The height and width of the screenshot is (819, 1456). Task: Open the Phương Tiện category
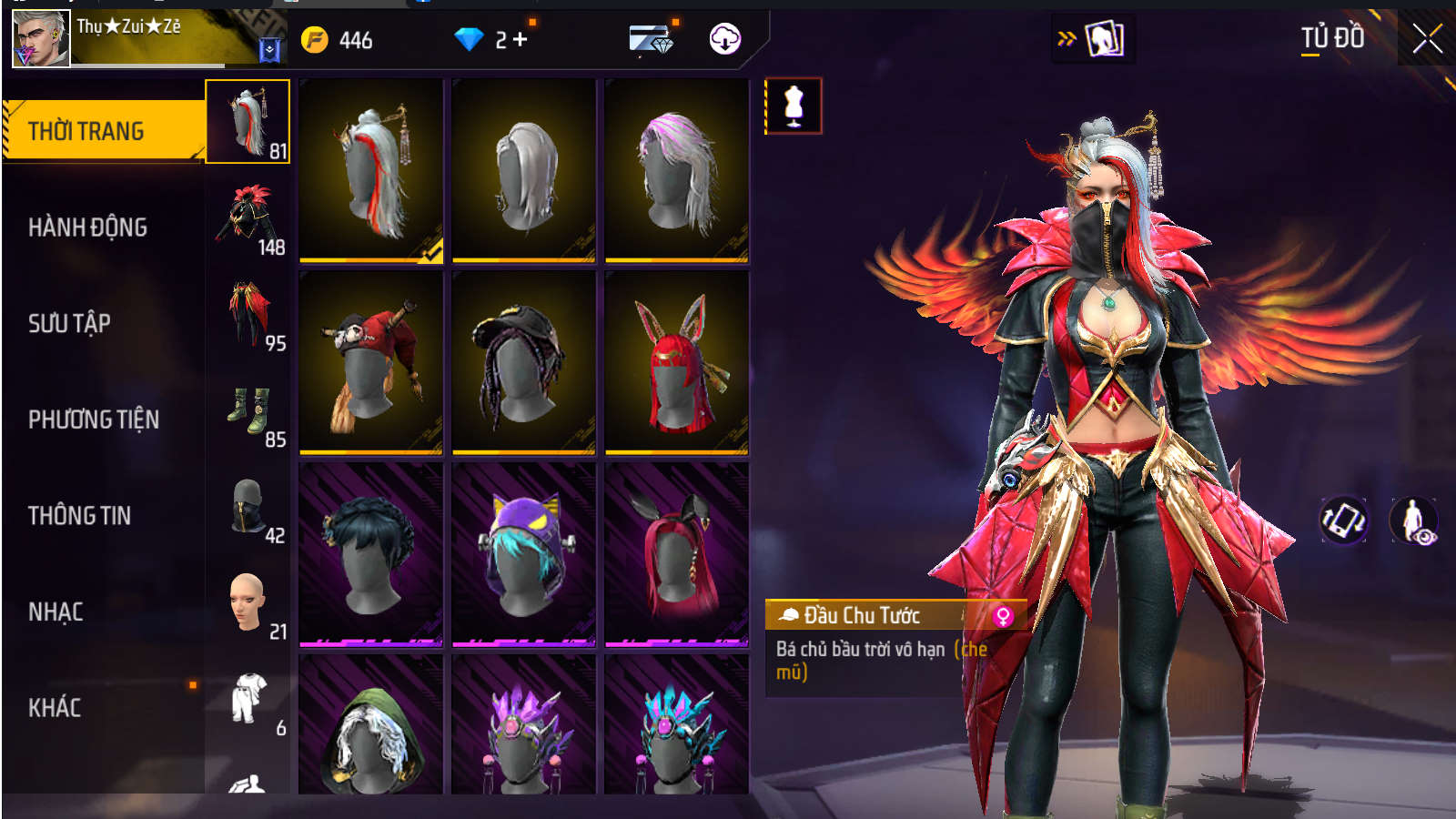coord(94,420)
